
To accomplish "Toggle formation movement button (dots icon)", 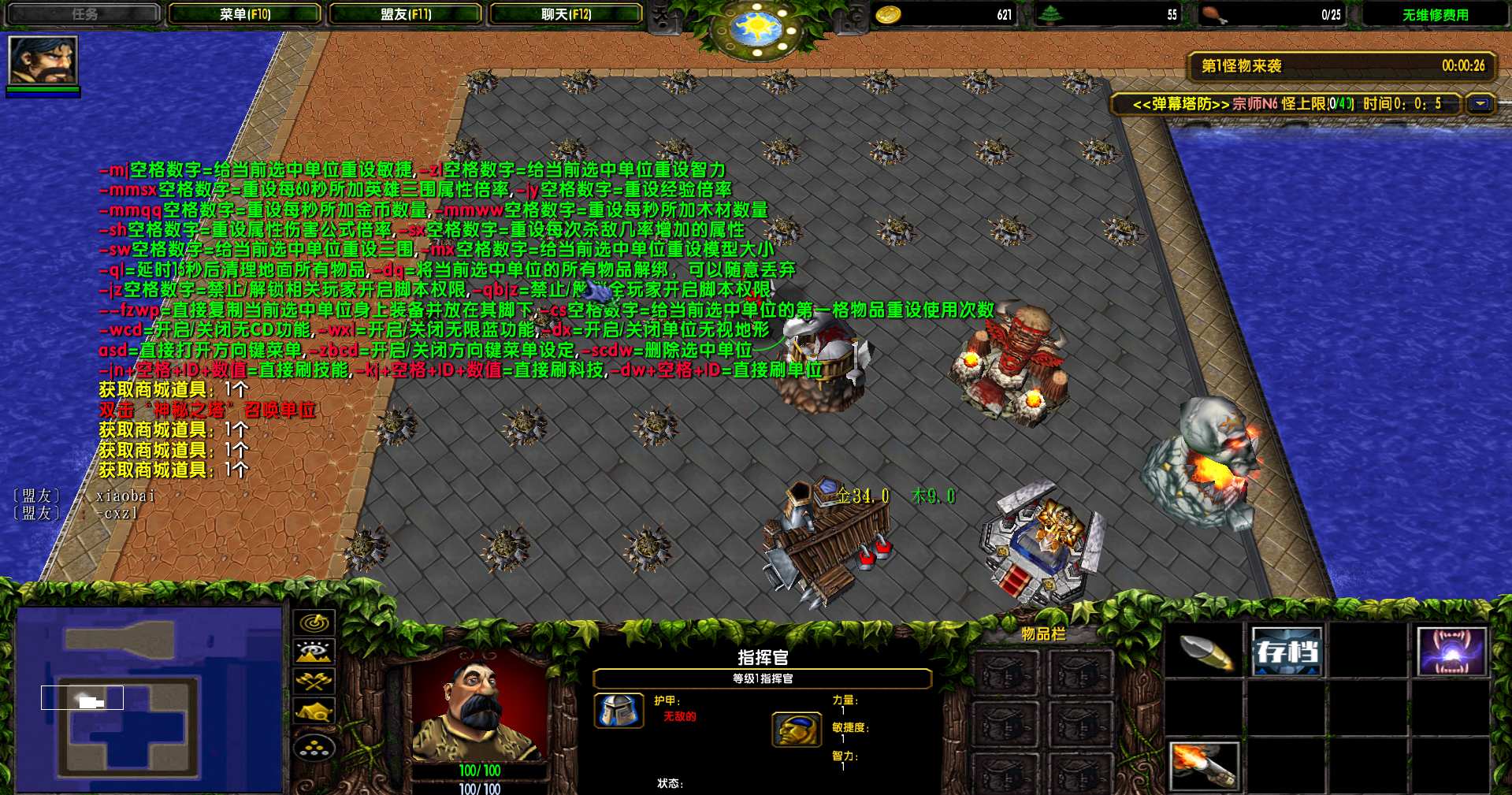I will click(314, 747).
